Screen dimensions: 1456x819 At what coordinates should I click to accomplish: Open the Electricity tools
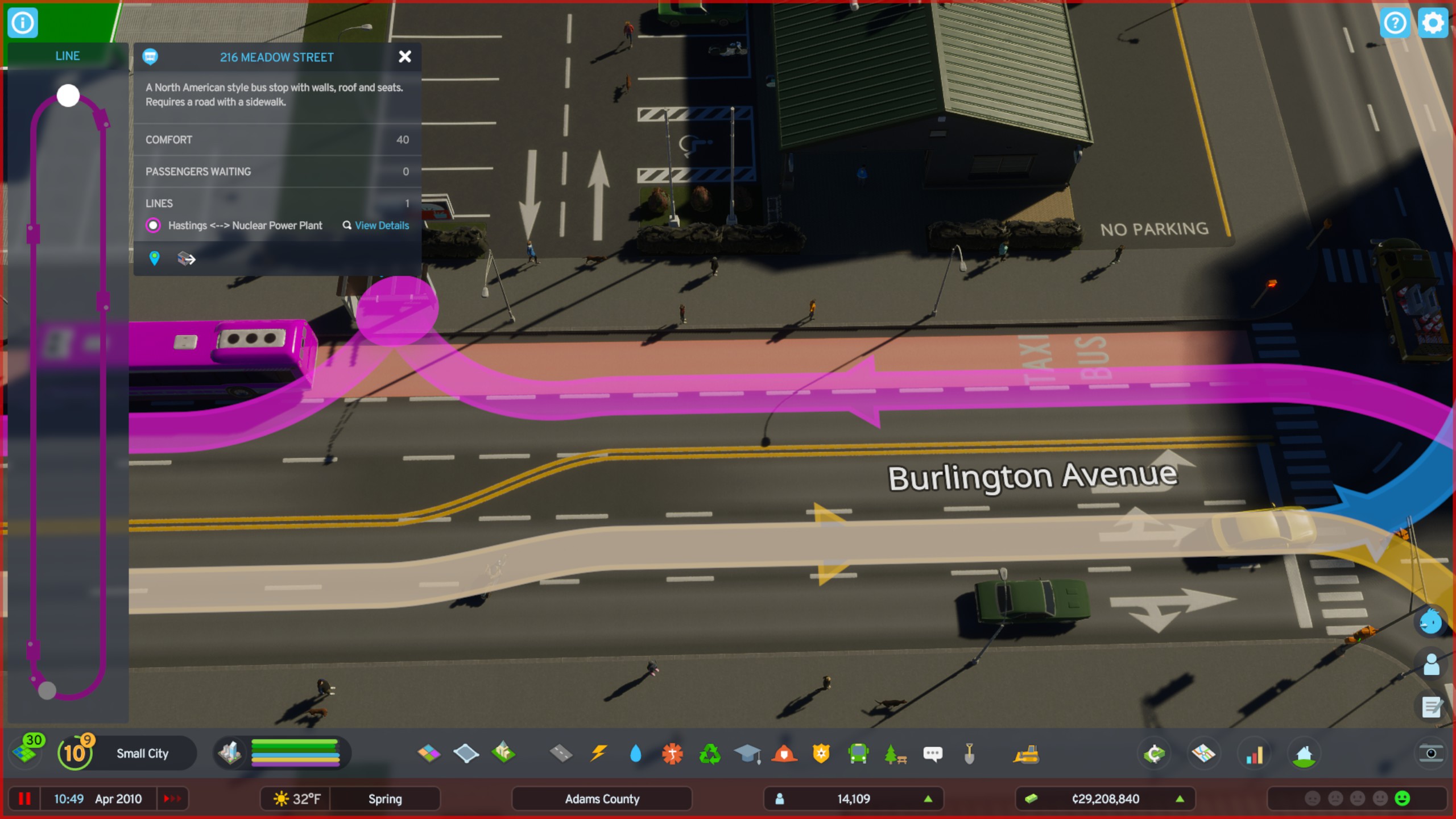[598, 753]
